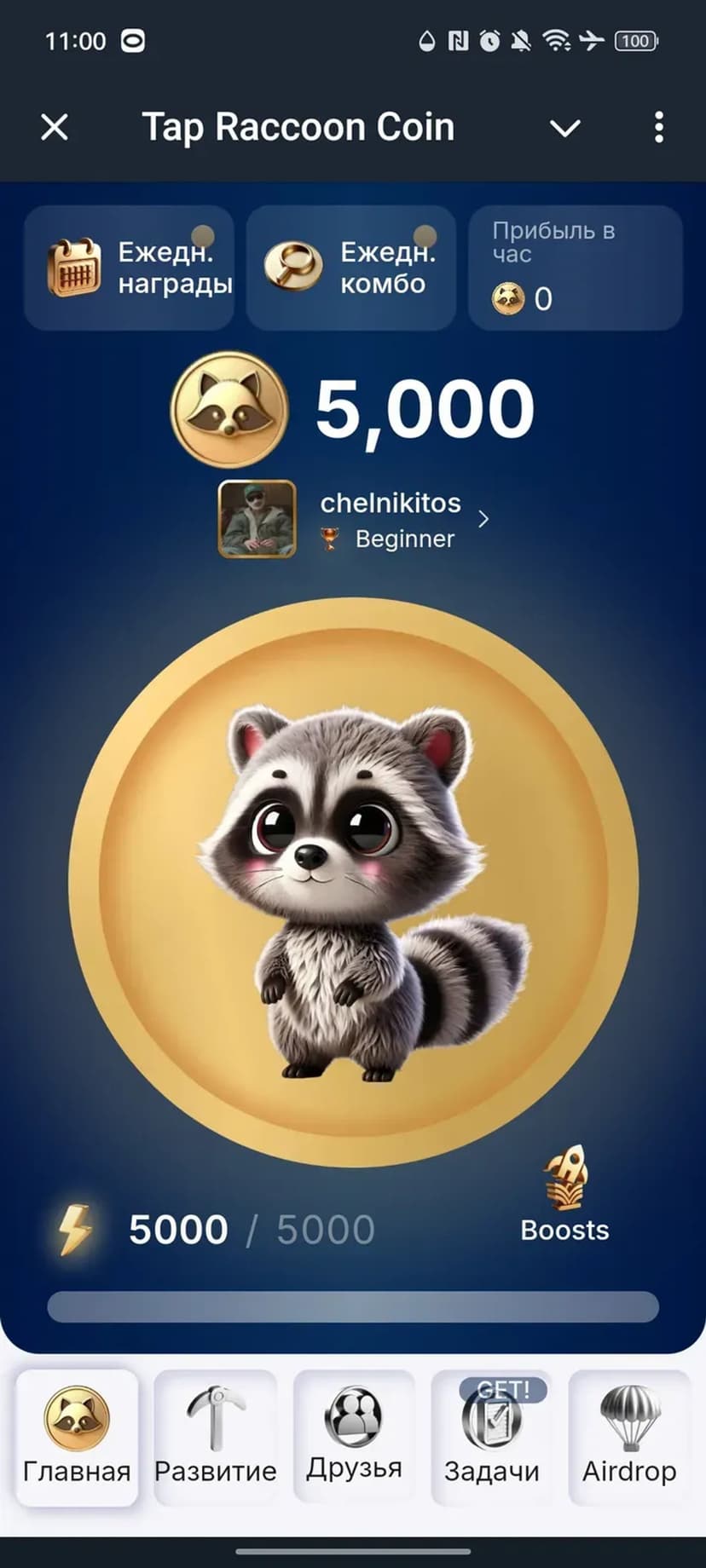
Task: Open the daily combo panel
Action: coord(351,268)
